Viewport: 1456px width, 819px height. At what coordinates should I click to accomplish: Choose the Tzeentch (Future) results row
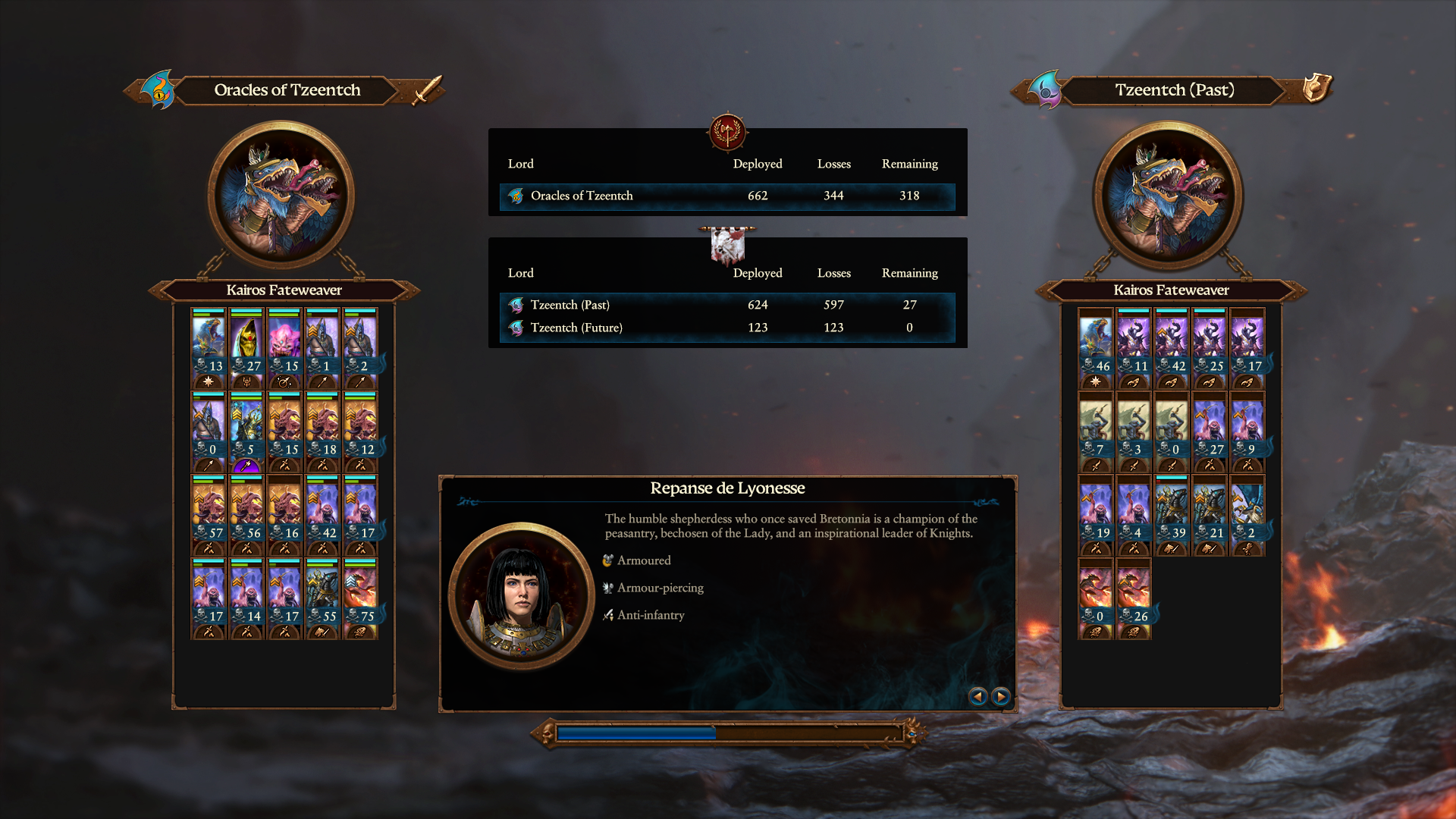pyautogui.click(x=726, y=328)
